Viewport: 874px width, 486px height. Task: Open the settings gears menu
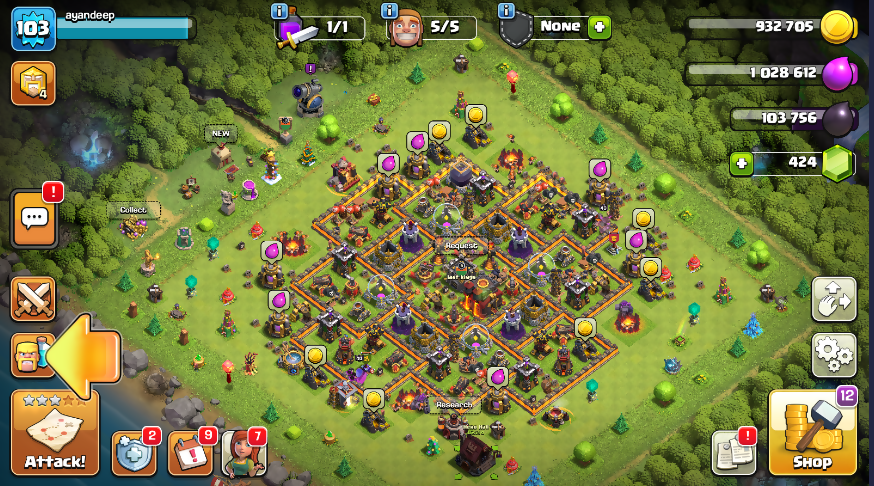[833, 353]
